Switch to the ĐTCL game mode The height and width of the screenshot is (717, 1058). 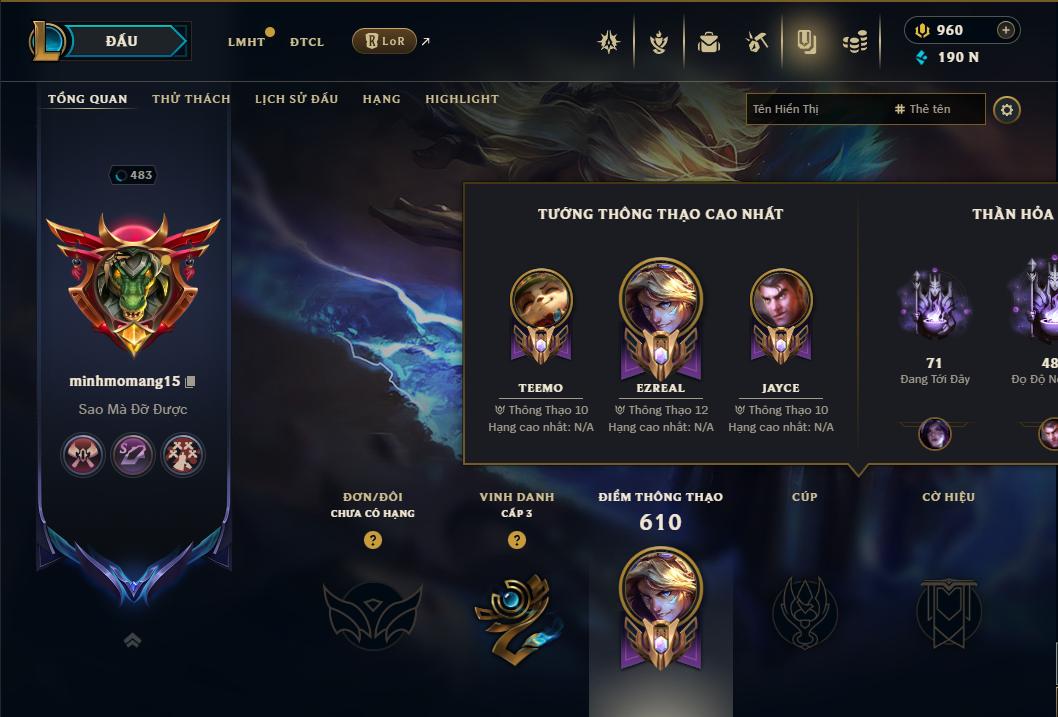307,42
